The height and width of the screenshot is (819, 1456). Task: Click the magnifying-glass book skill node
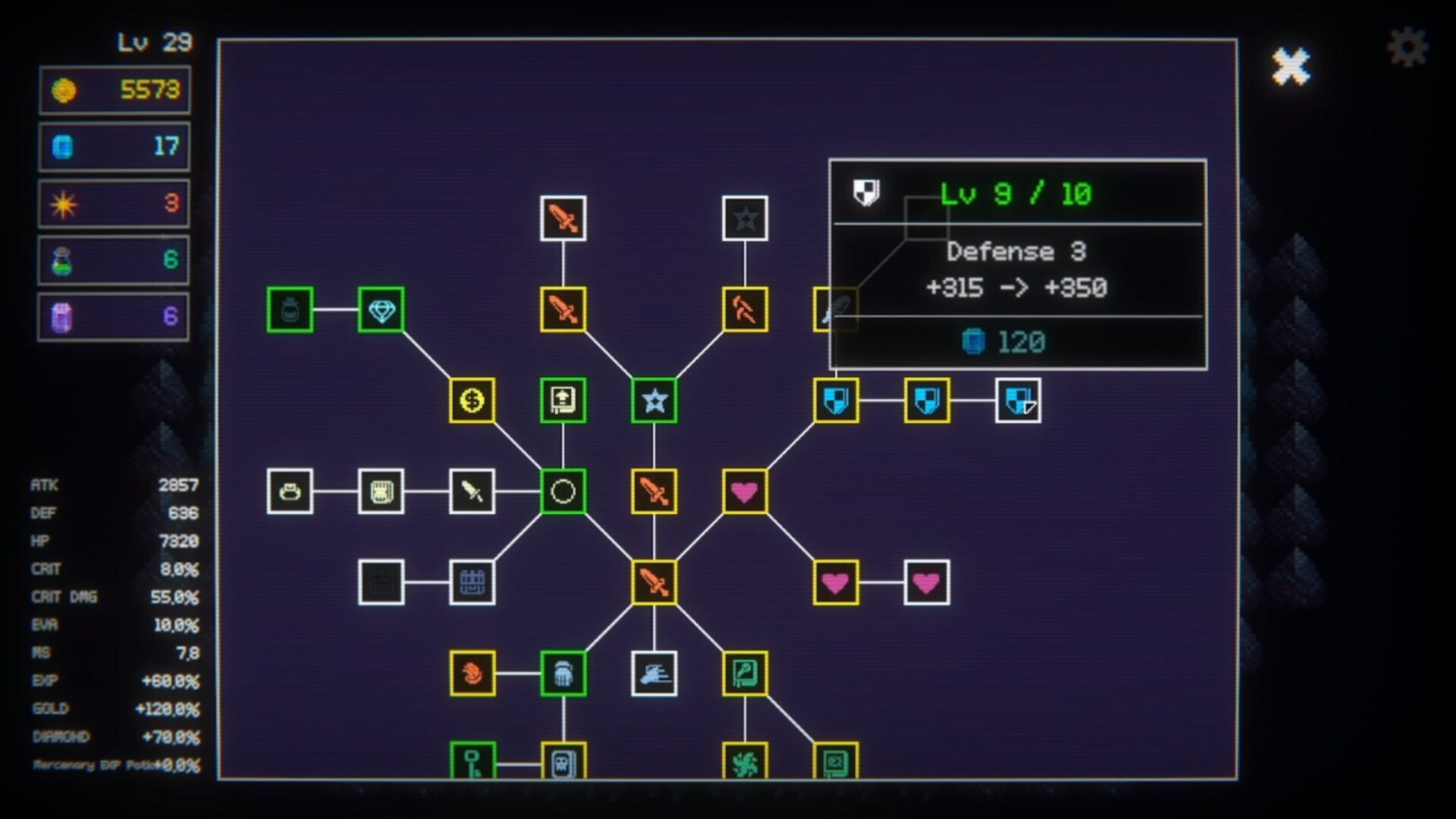745,673
